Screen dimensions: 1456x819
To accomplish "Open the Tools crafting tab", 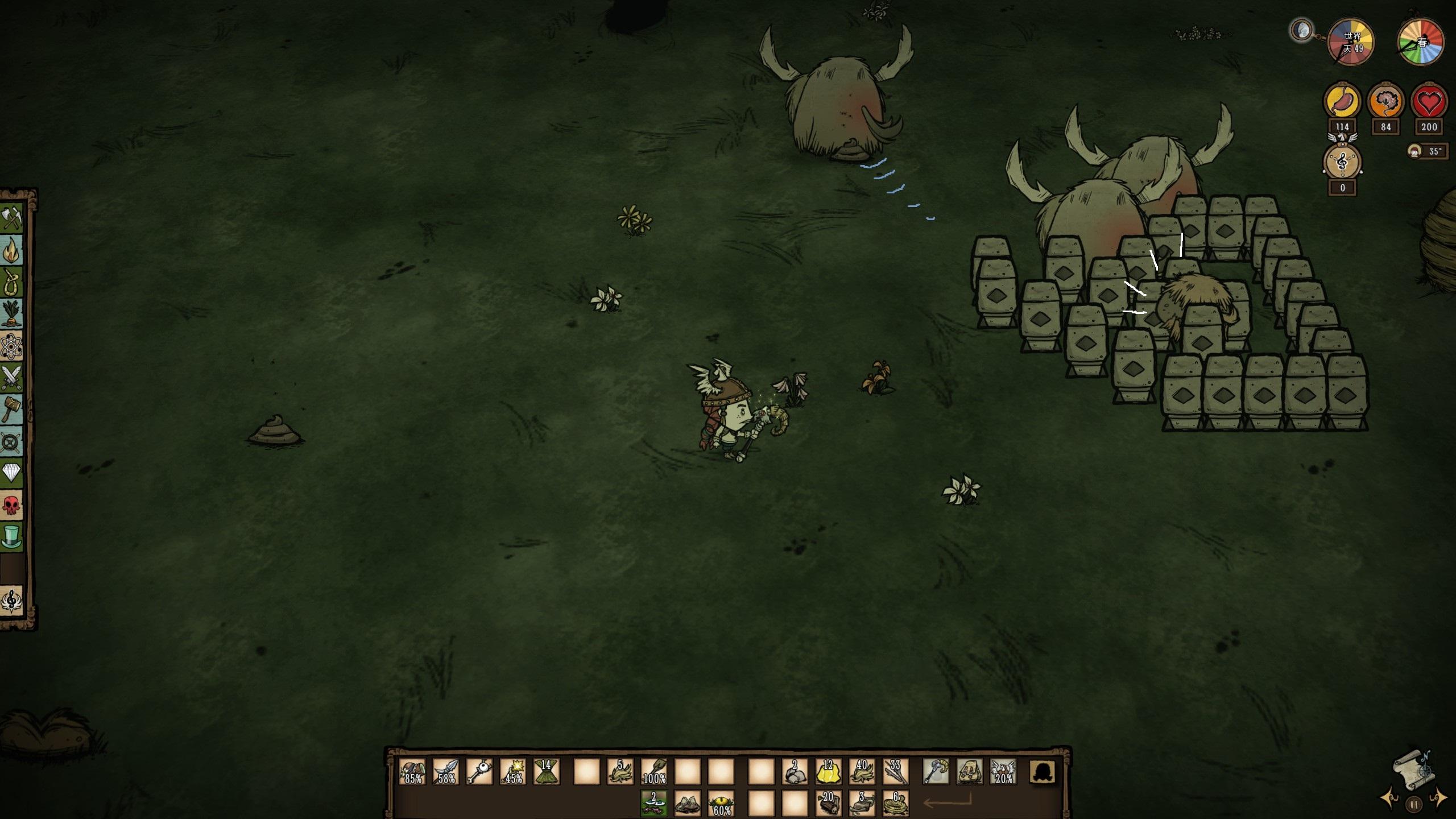I will pyautogui.click(x=11, y=218).
